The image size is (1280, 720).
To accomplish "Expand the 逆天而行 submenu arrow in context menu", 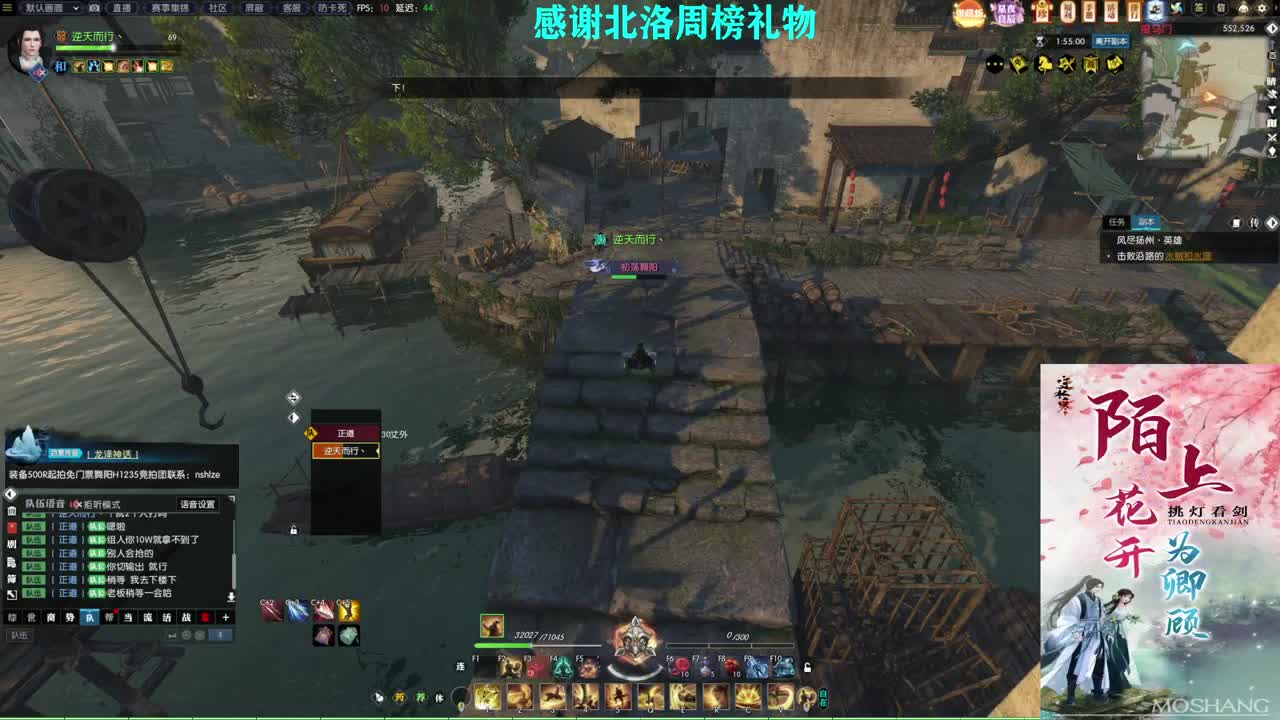I will 377,450.
